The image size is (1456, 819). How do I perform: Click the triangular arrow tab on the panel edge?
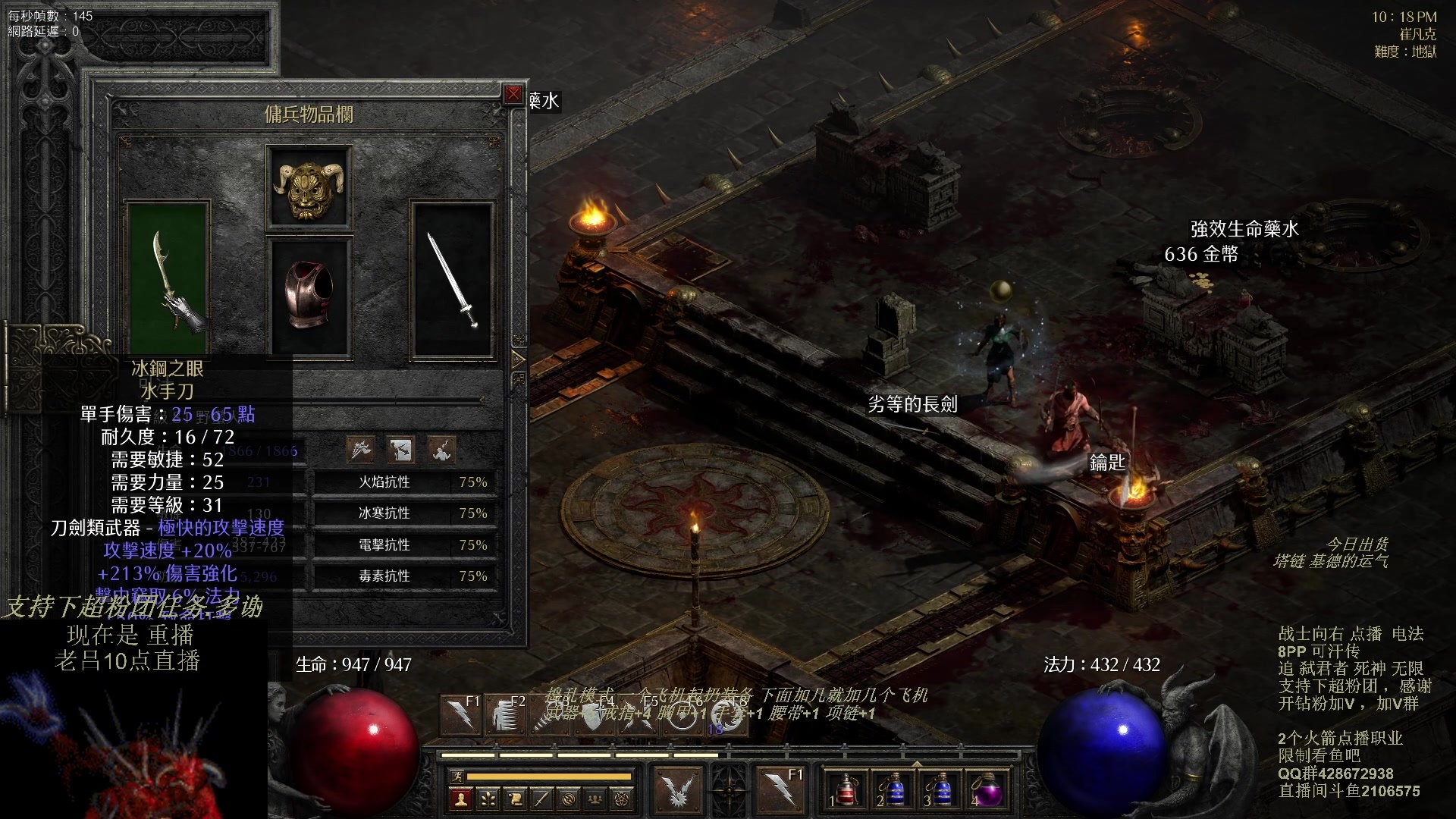(x=519, y=359)
